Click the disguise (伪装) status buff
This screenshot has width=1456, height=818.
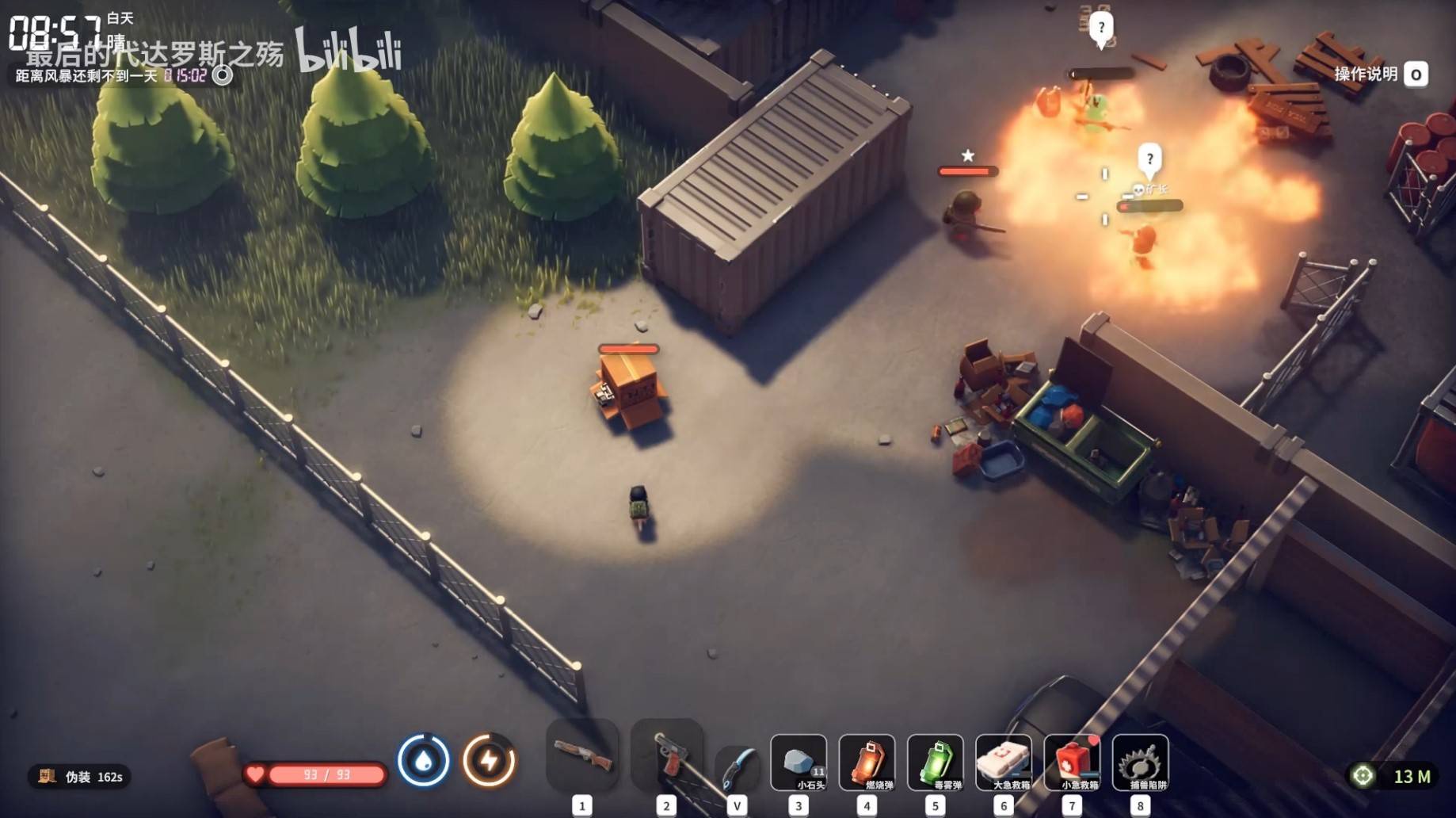(79, 777)
